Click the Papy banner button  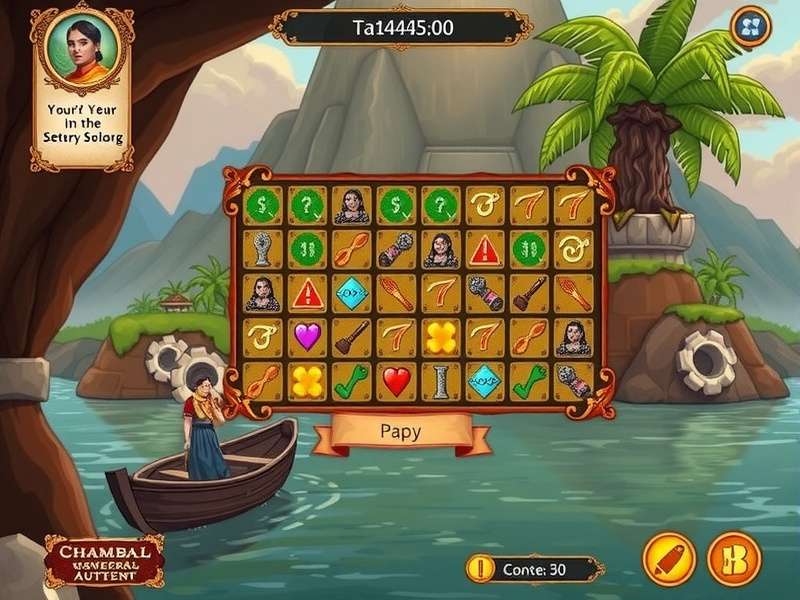[x=401, y=432]
